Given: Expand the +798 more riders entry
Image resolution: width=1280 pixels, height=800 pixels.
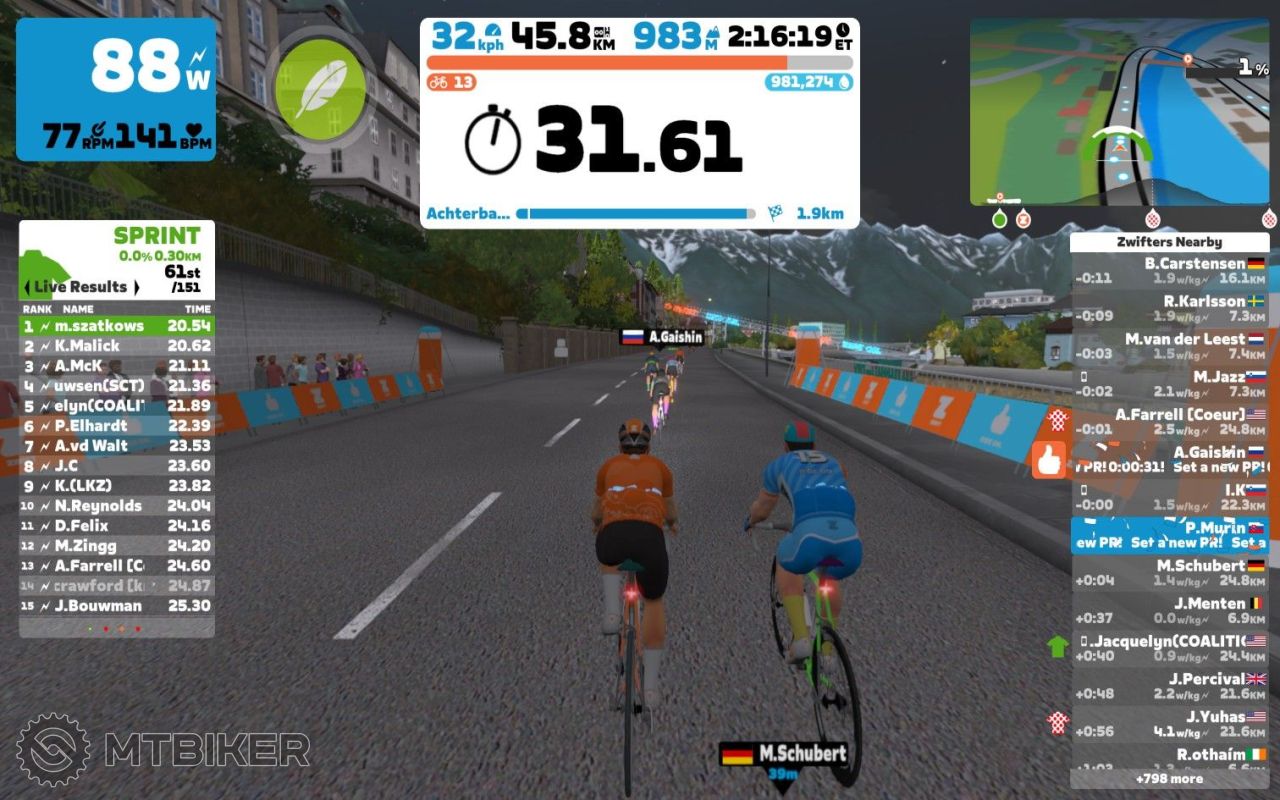Looking at the screenshot, I should click(1169, 778).
